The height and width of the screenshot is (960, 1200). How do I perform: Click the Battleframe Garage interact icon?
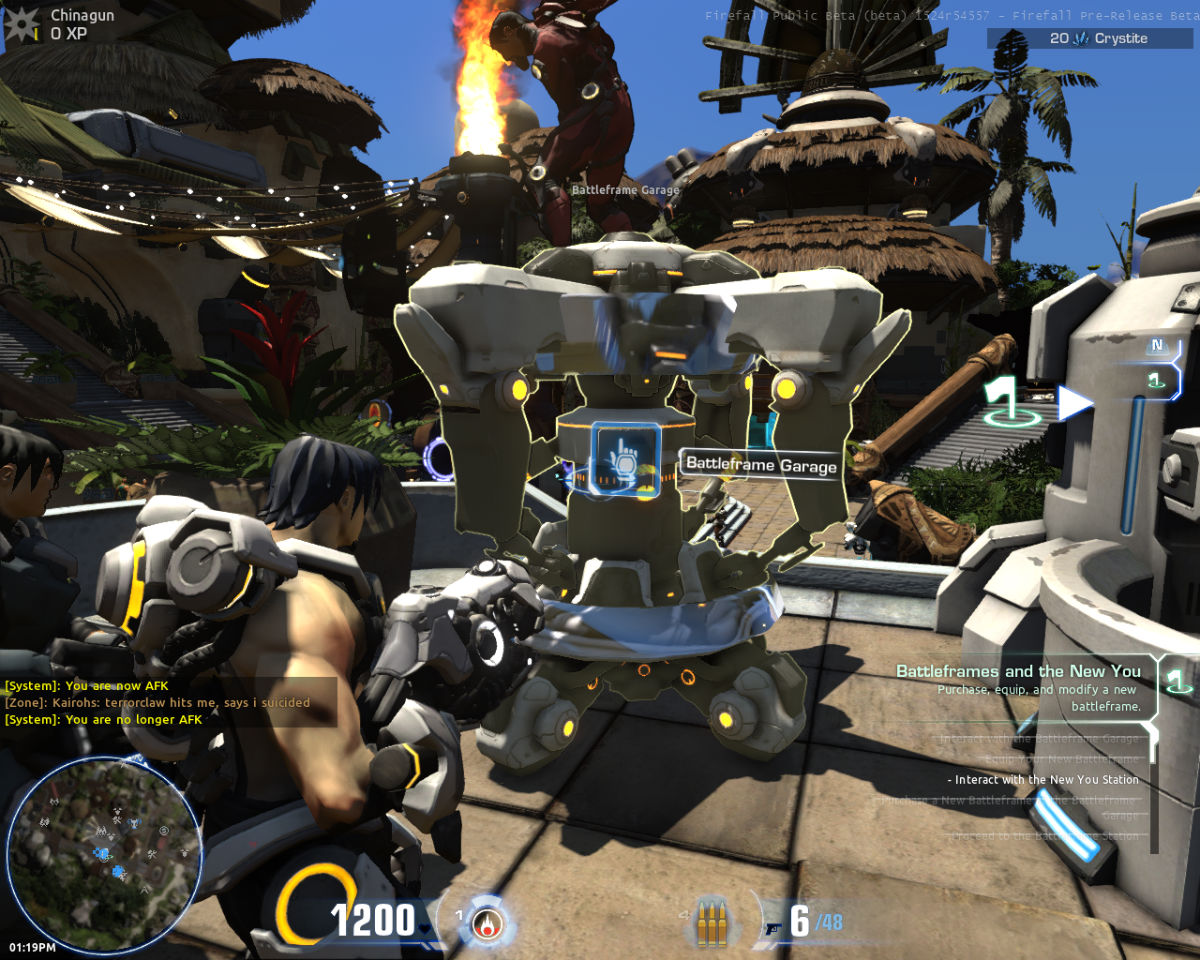[x=626, y=458]
